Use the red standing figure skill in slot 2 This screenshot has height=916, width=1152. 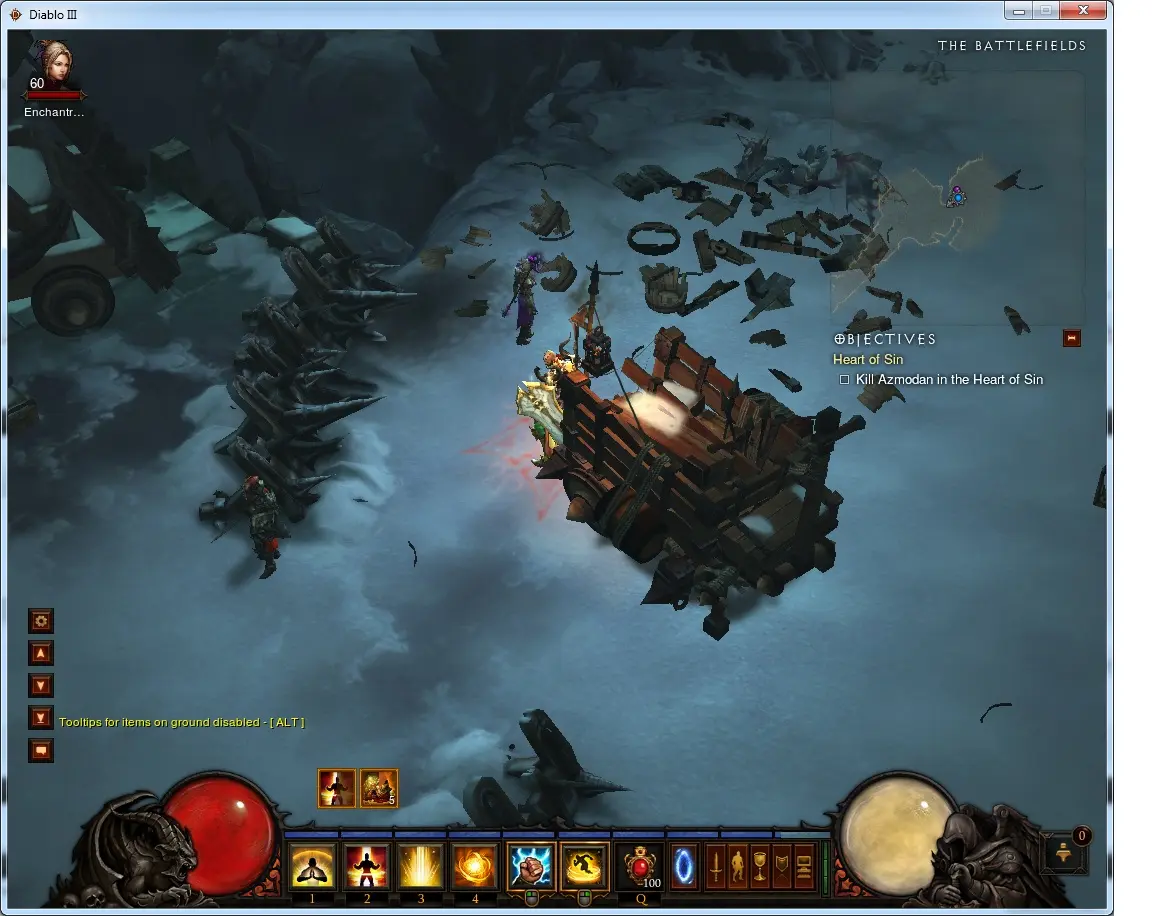point(367,866)
